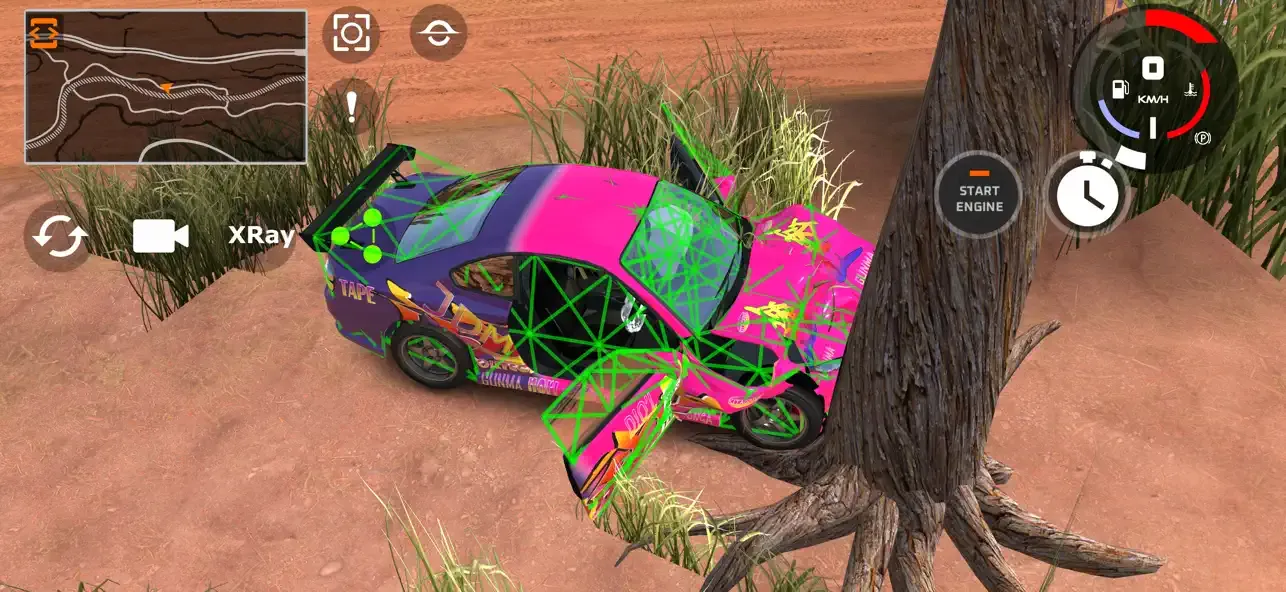Switch camera view with the camera icon
This screenshot has height=592, width=1286.
(161, 236)
